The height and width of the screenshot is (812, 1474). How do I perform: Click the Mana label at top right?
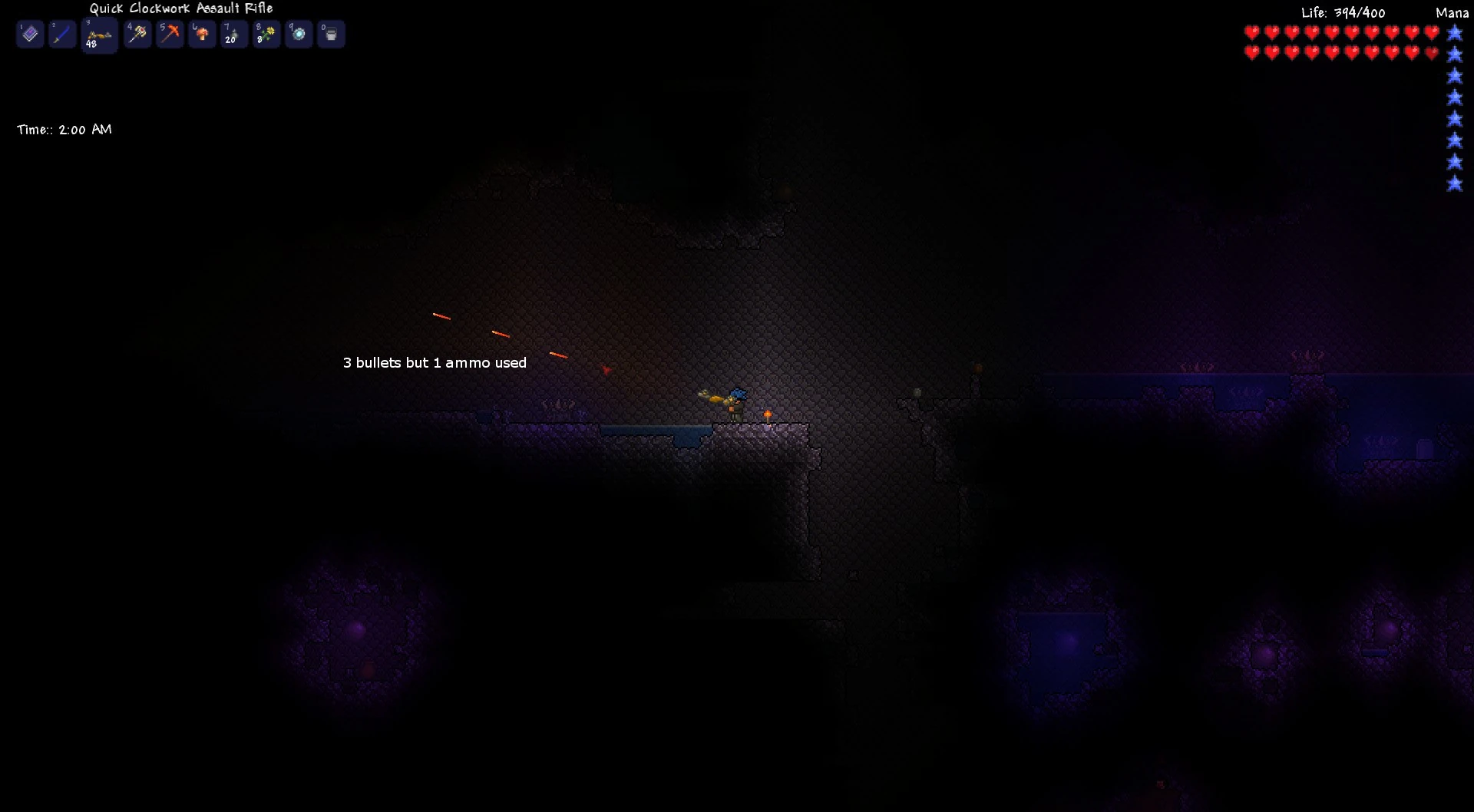click(x=1452, y=13)
